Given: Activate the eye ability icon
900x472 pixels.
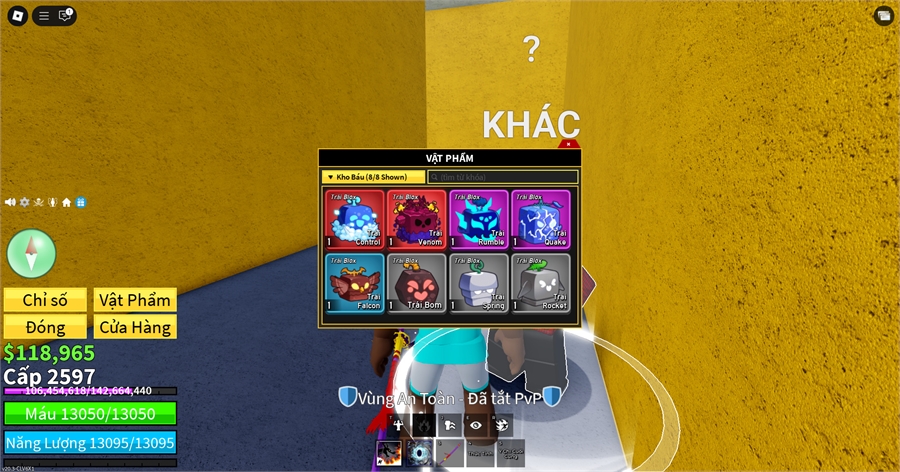Looking at the screenshot, I should pyautogui.click(x=475, y=424).
